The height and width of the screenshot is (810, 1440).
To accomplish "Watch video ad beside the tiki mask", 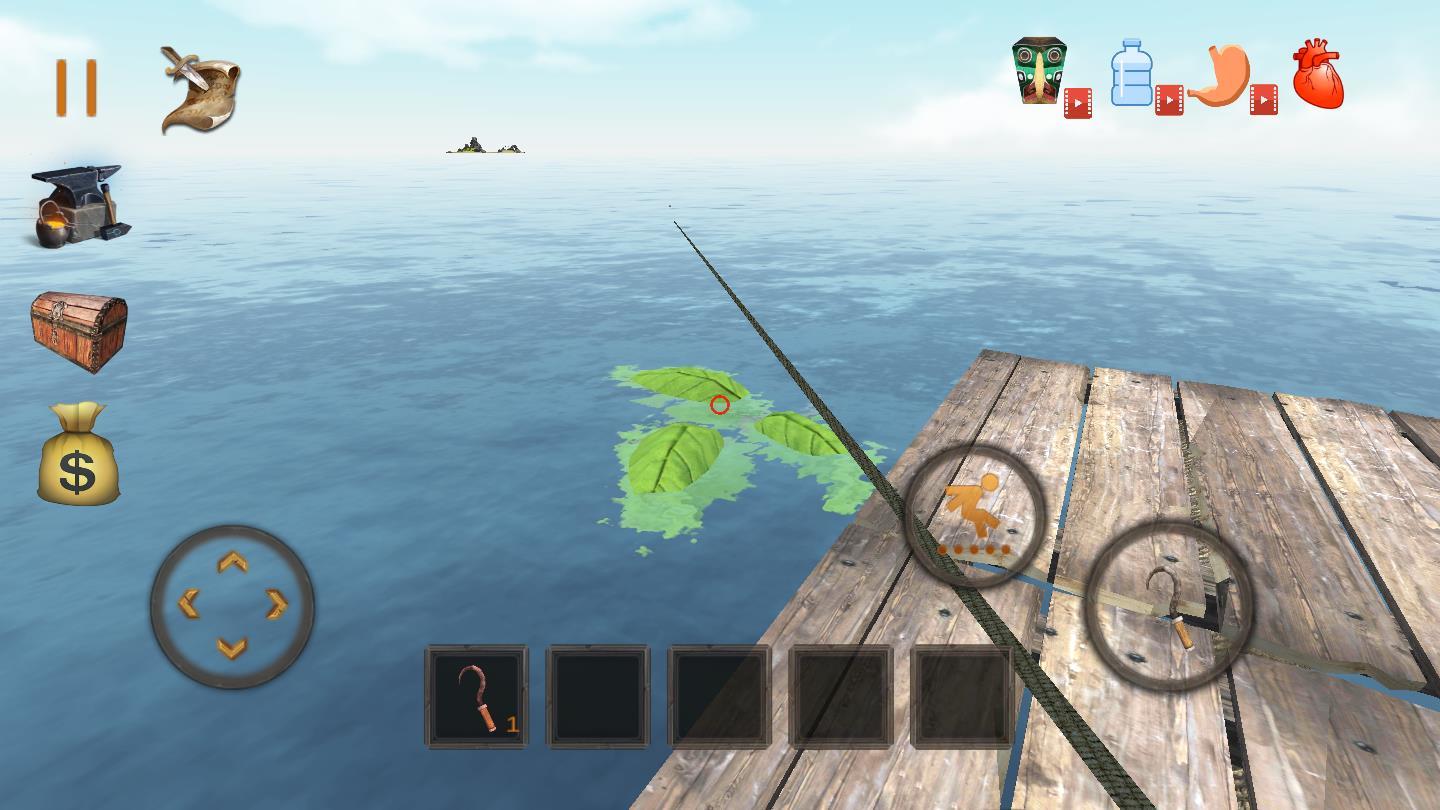I will click(1077, 103).
